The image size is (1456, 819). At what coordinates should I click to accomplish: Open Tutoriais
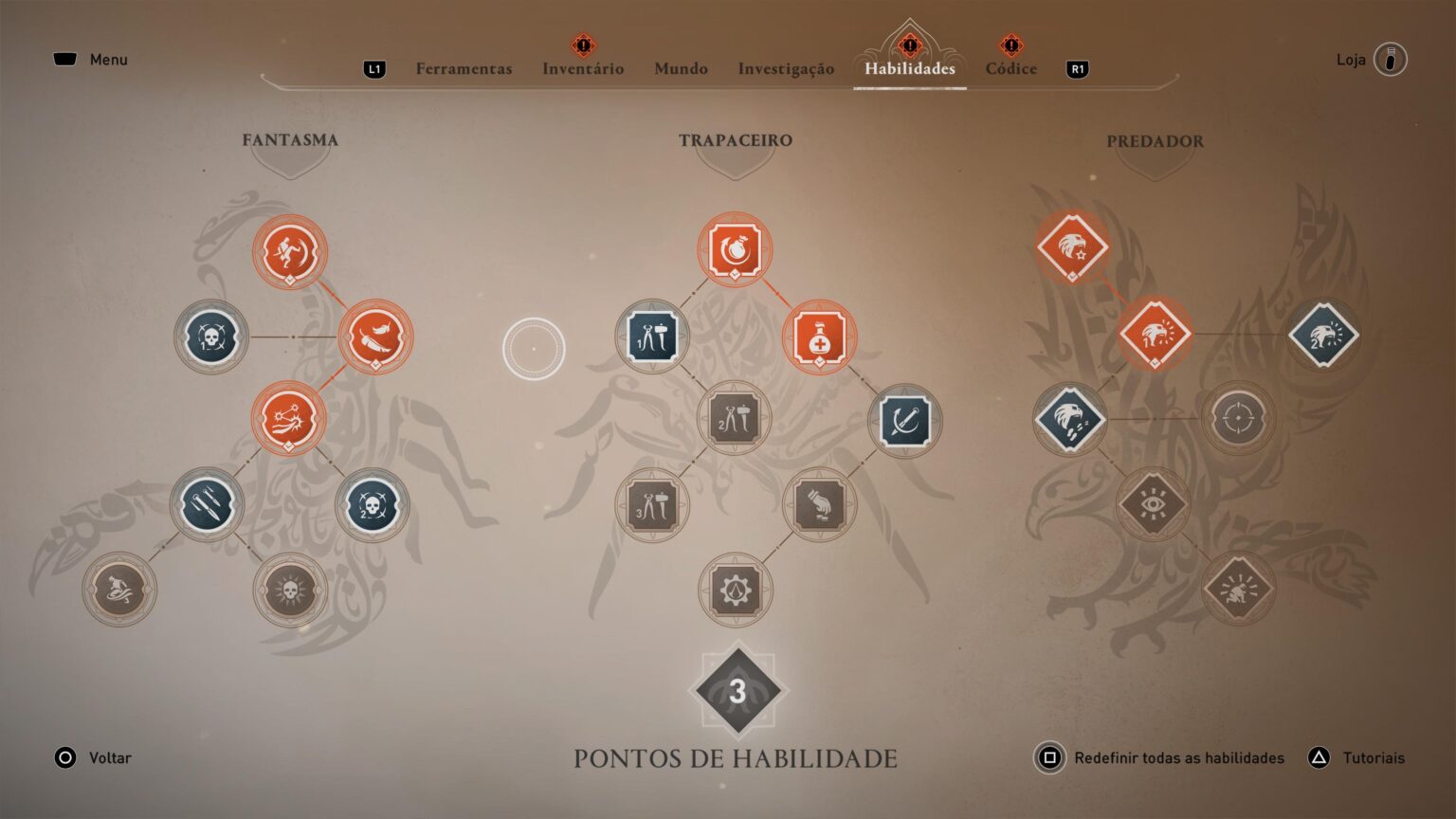tap(1374, 757)
